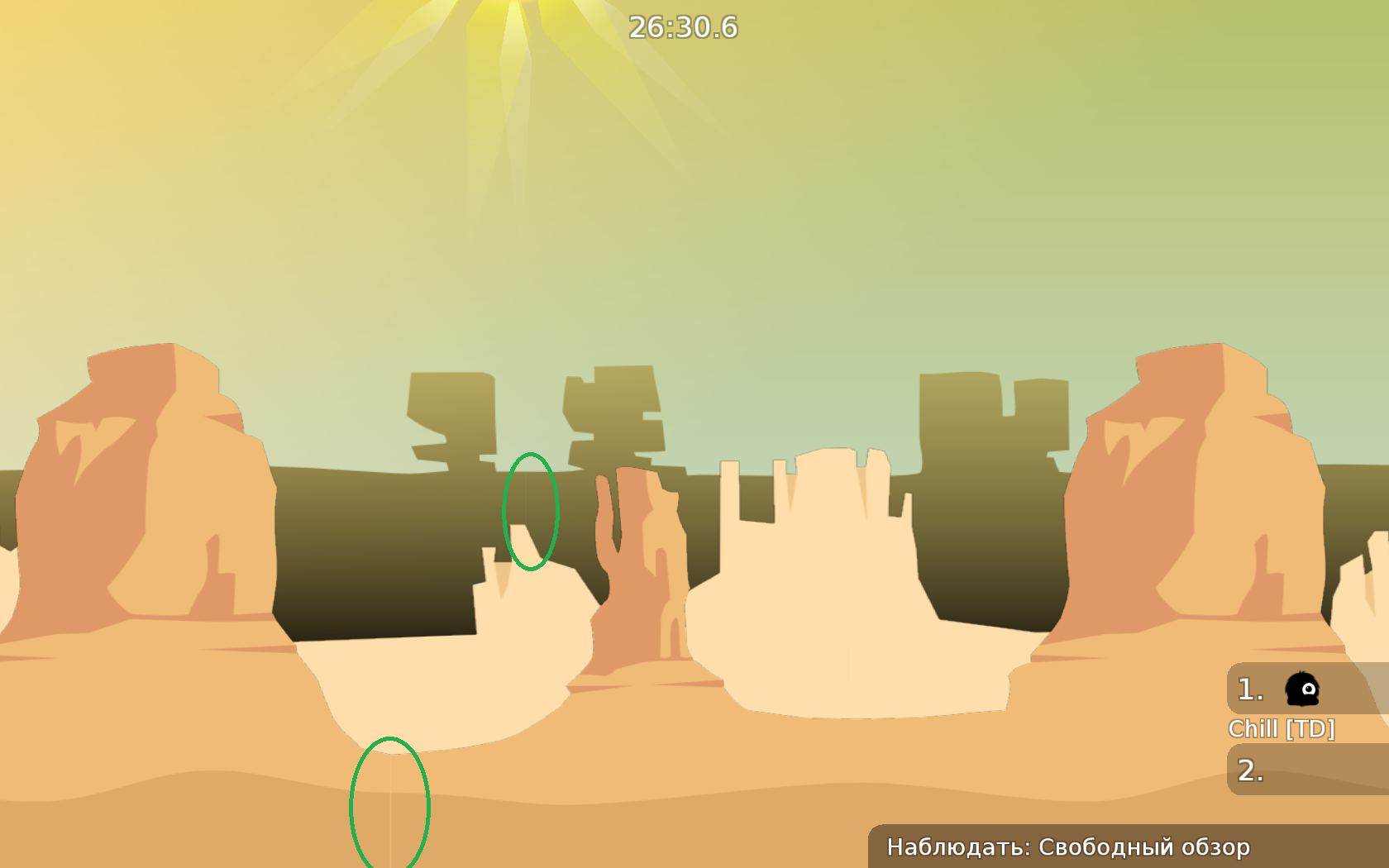
Task: Select the sun icon at the top of the sky
Action: [x=510, y=8]
